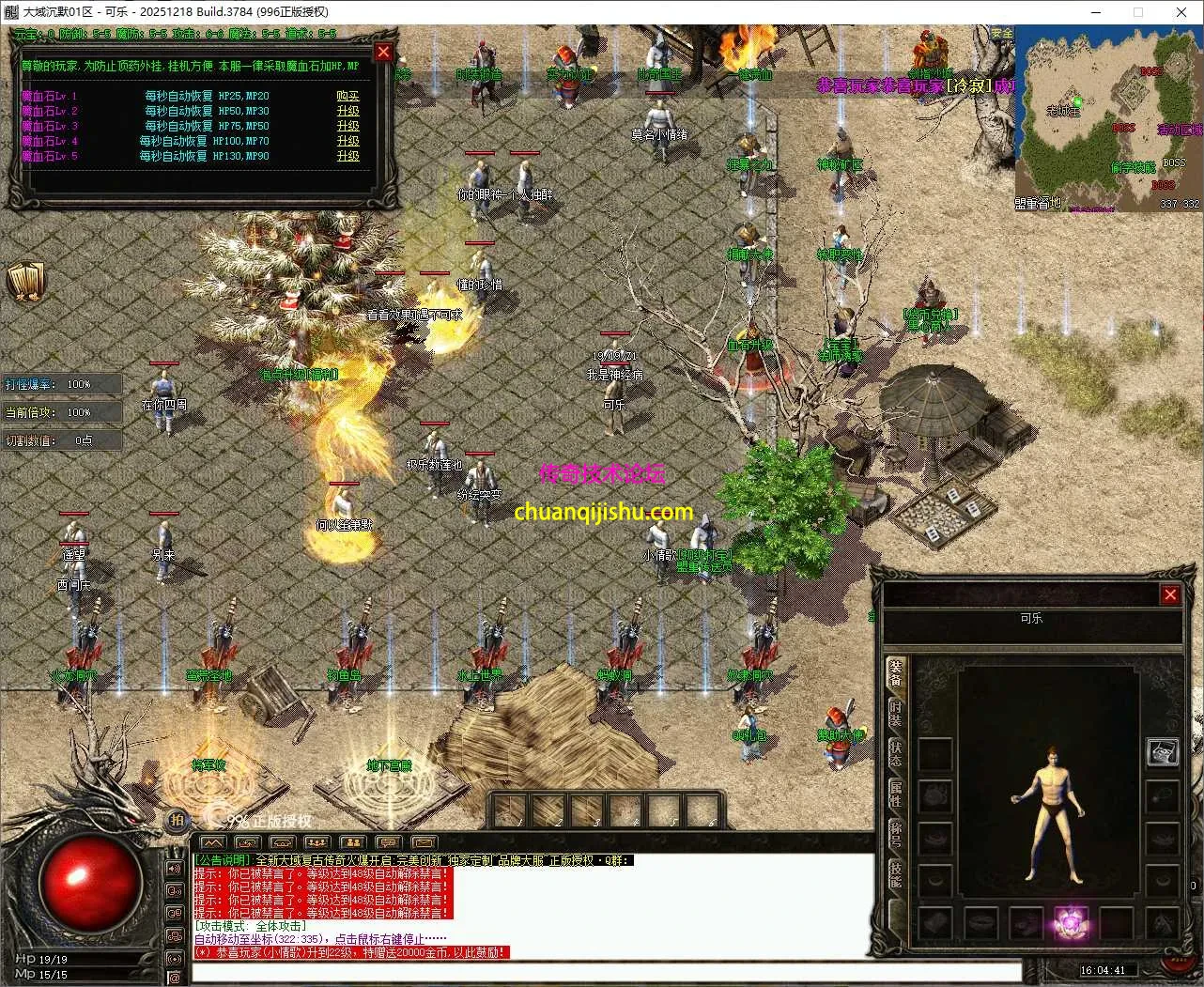Click the silver item icon beside the character
1204x987 pixels.
[x=1163, y=752]
